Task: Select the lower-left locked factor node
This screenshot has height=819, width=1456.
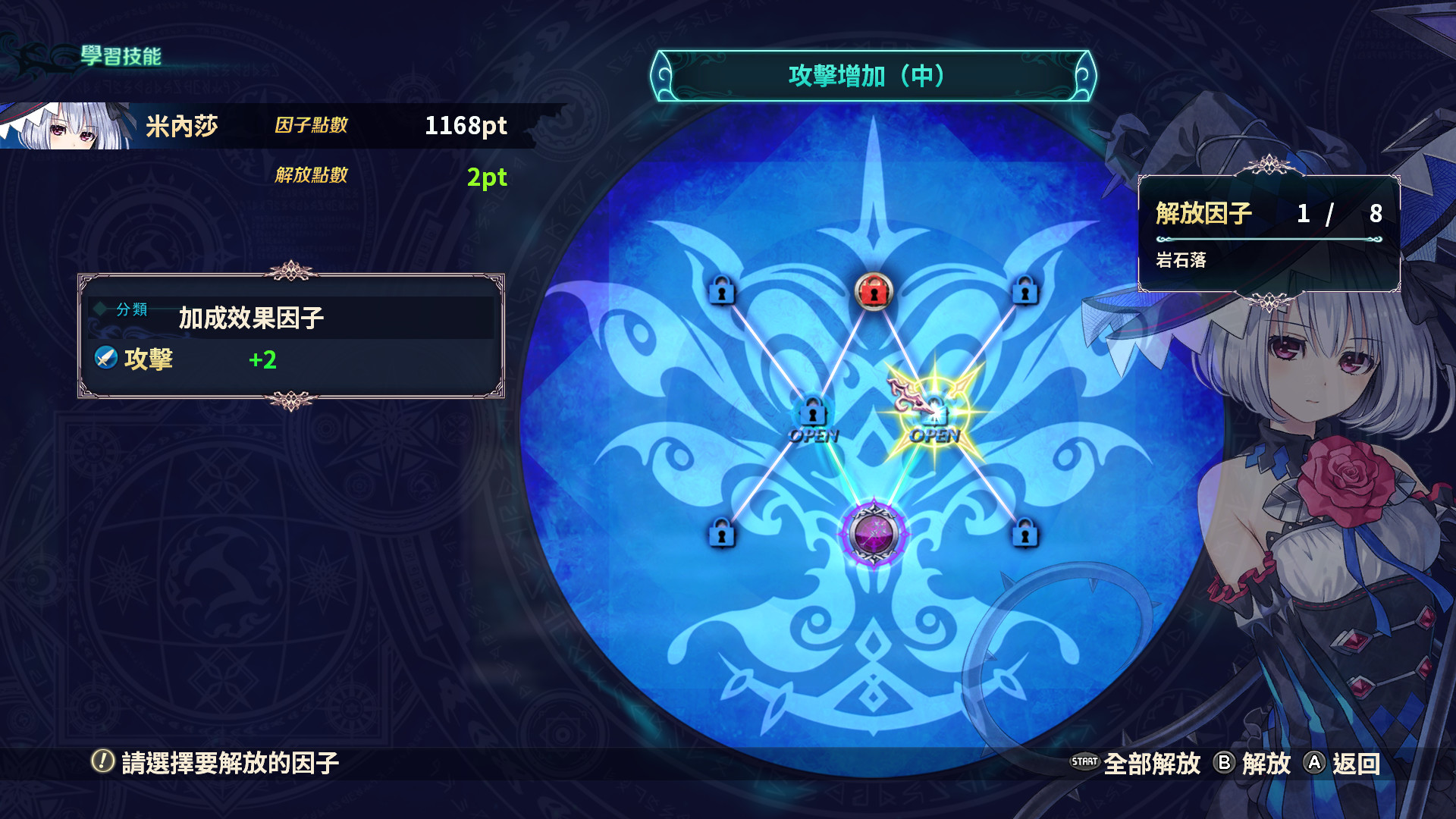Action: coord(722,536)
